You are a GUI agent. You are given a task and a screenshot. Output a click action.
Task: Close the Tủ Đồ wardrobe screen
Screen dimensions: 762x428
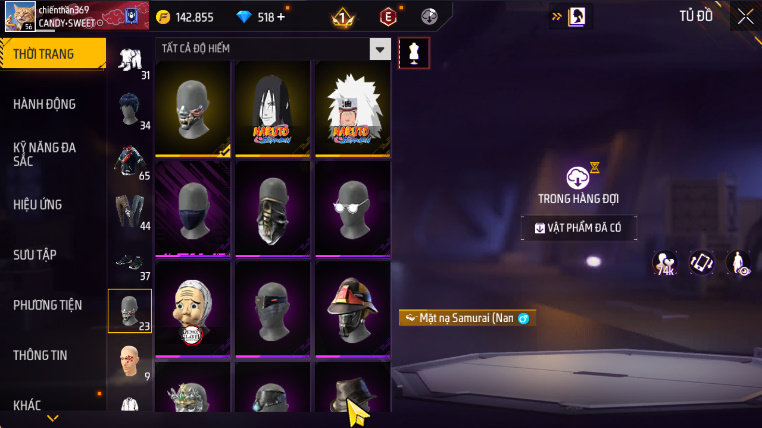click(745, 16)
